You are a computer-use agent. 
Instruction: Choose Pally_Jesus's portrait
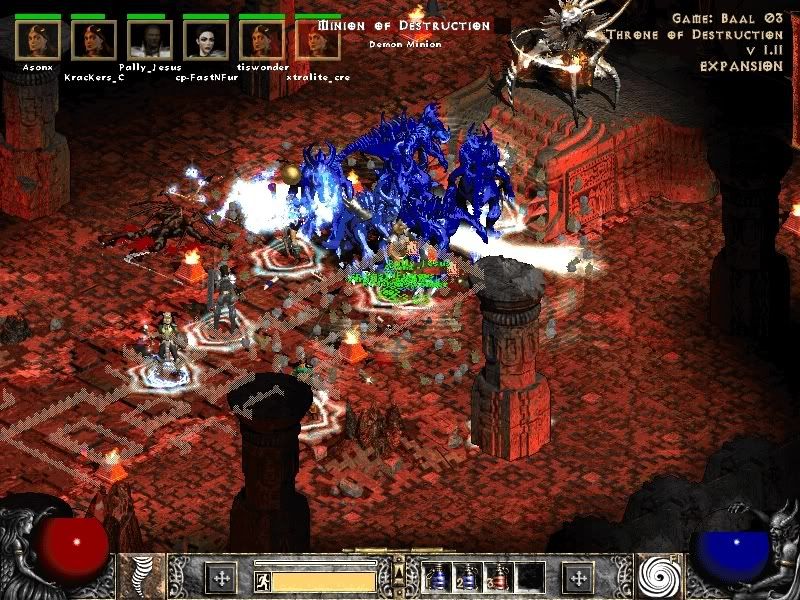(x=150, y=40)
